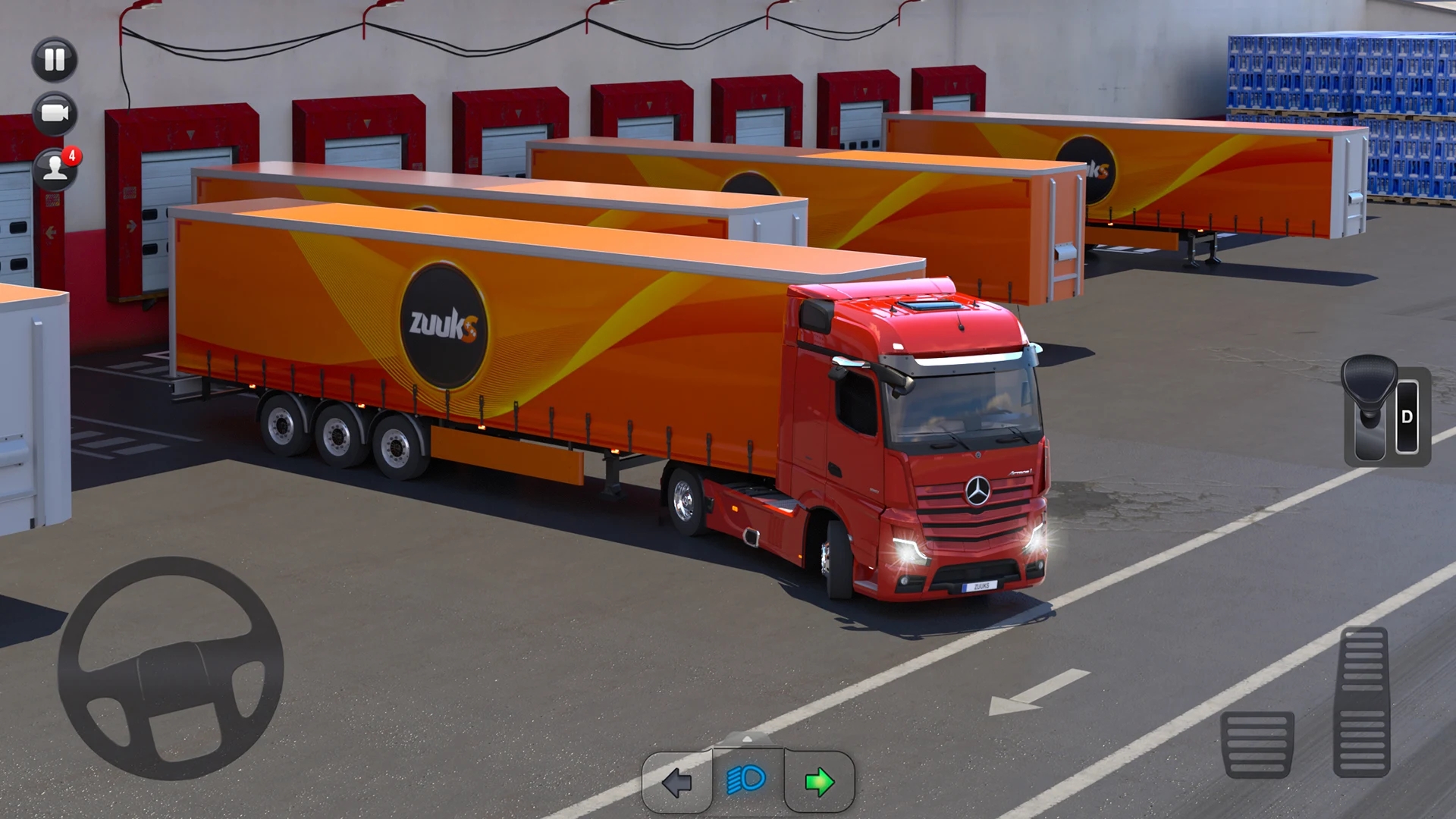1456x819 pixels.
Task: Enable the left turn signal
Action: (679, 782)
